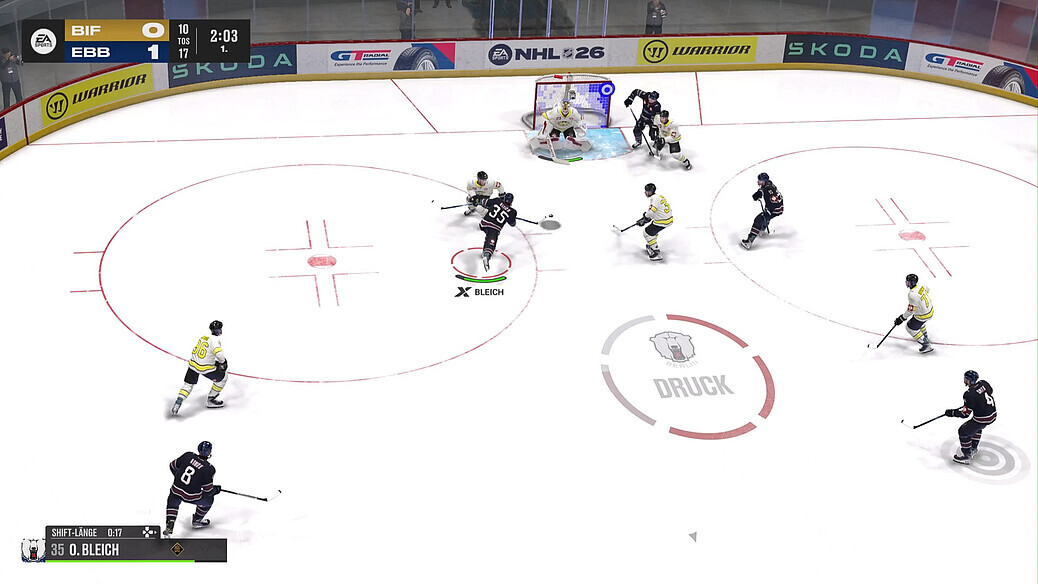Screen dimensions: 1038x584
Task: Click the EA Sports logo on scoreboard
Action: coord(43,41)
